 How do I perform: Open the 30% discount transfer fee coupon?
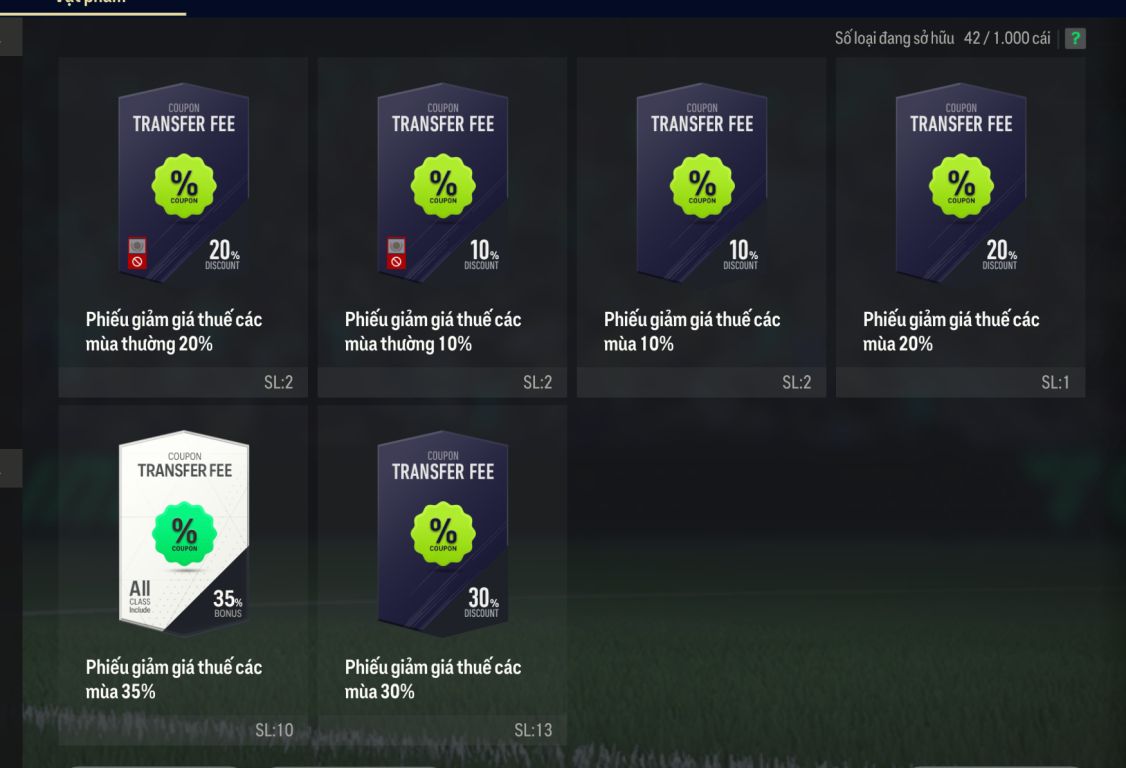click(x=442, y=574)
